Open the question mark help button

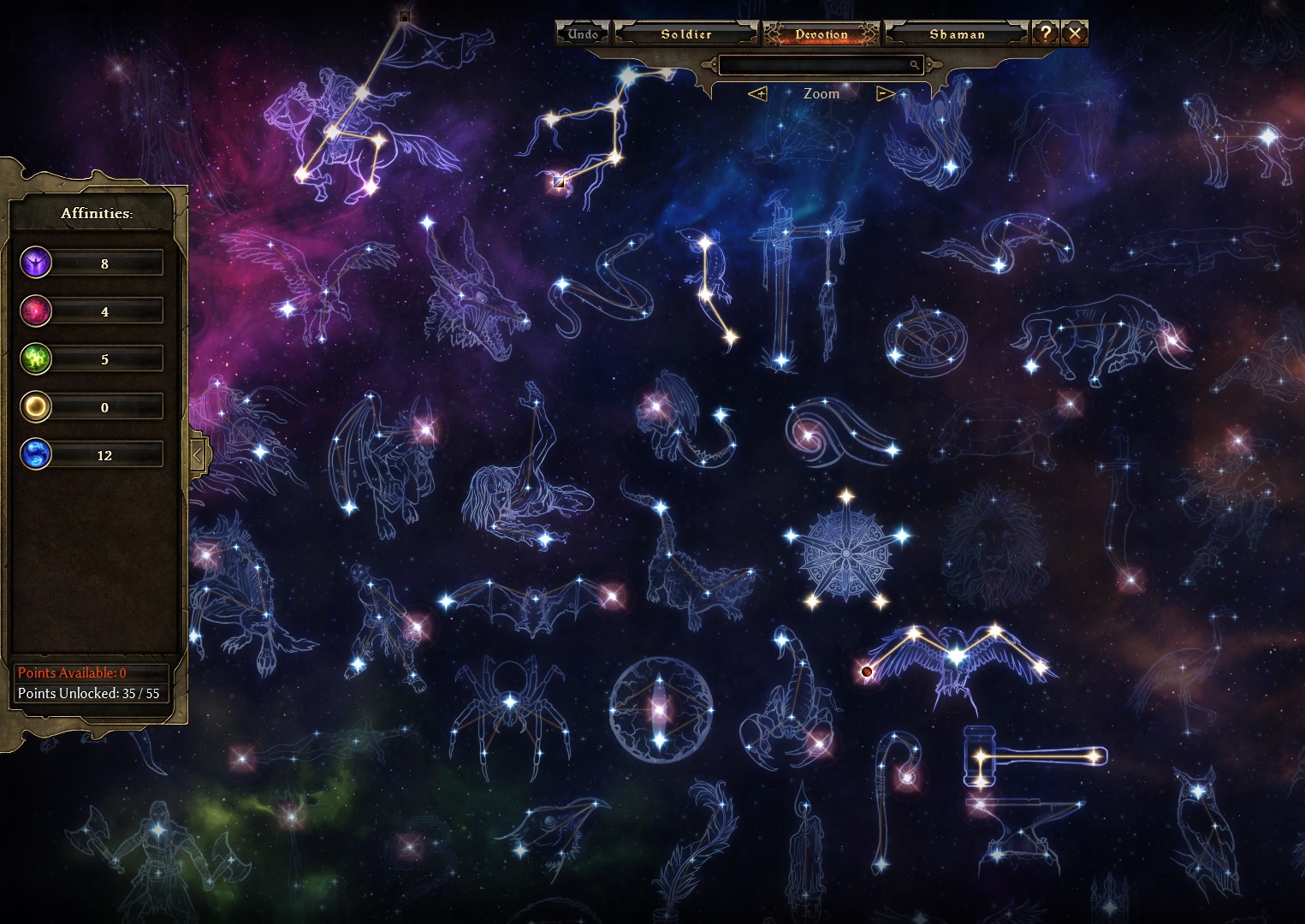(1045, 33)
